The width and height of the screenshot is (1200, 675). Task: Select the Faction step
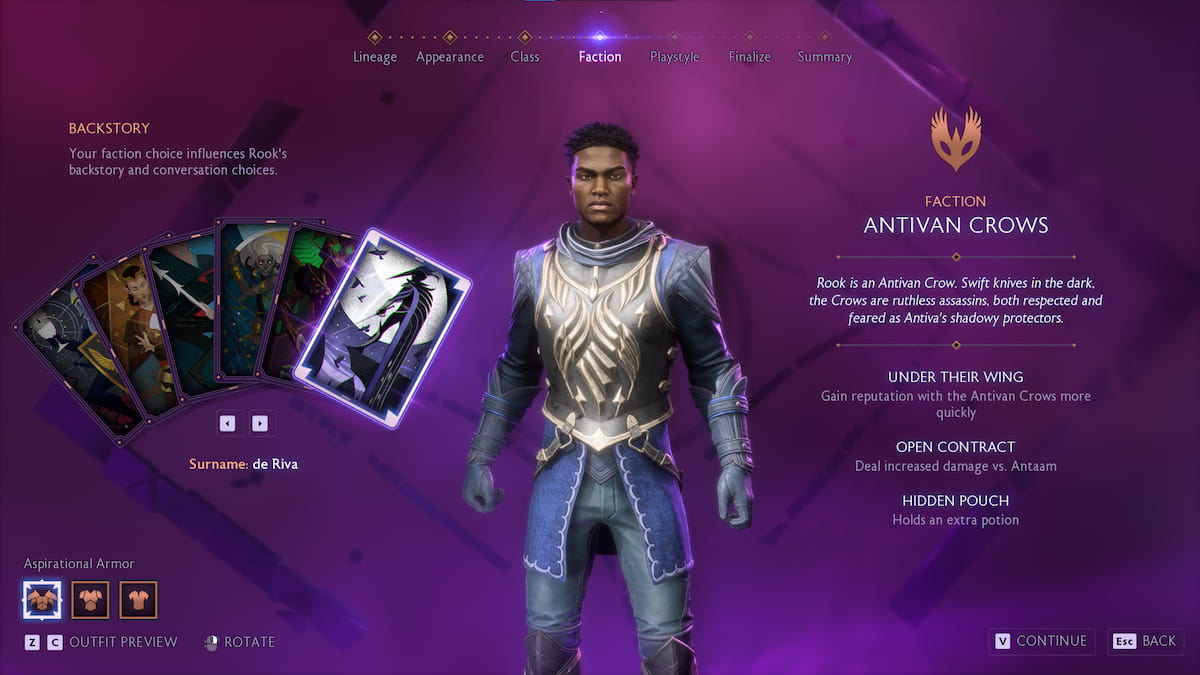pyautogui.click(x=599, y=56)
